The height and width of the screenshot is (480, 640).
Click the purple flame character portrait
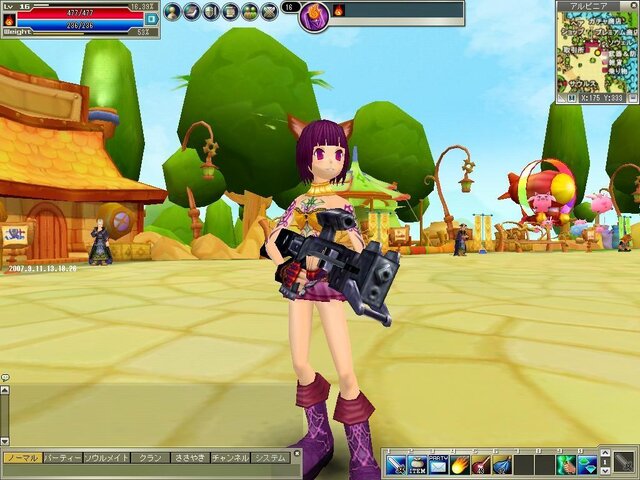pos(315,16)
